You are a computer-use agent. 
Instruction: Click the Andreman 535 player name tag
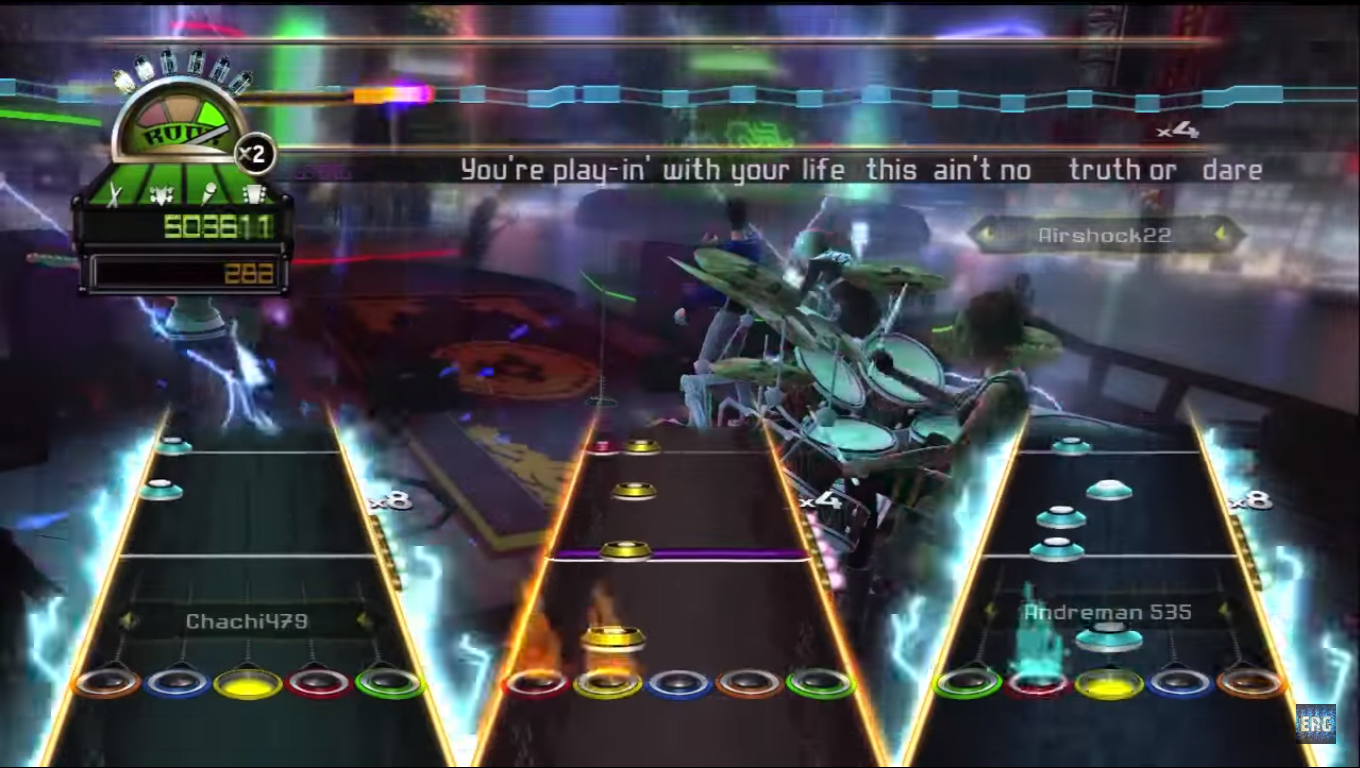(1107, 611)
